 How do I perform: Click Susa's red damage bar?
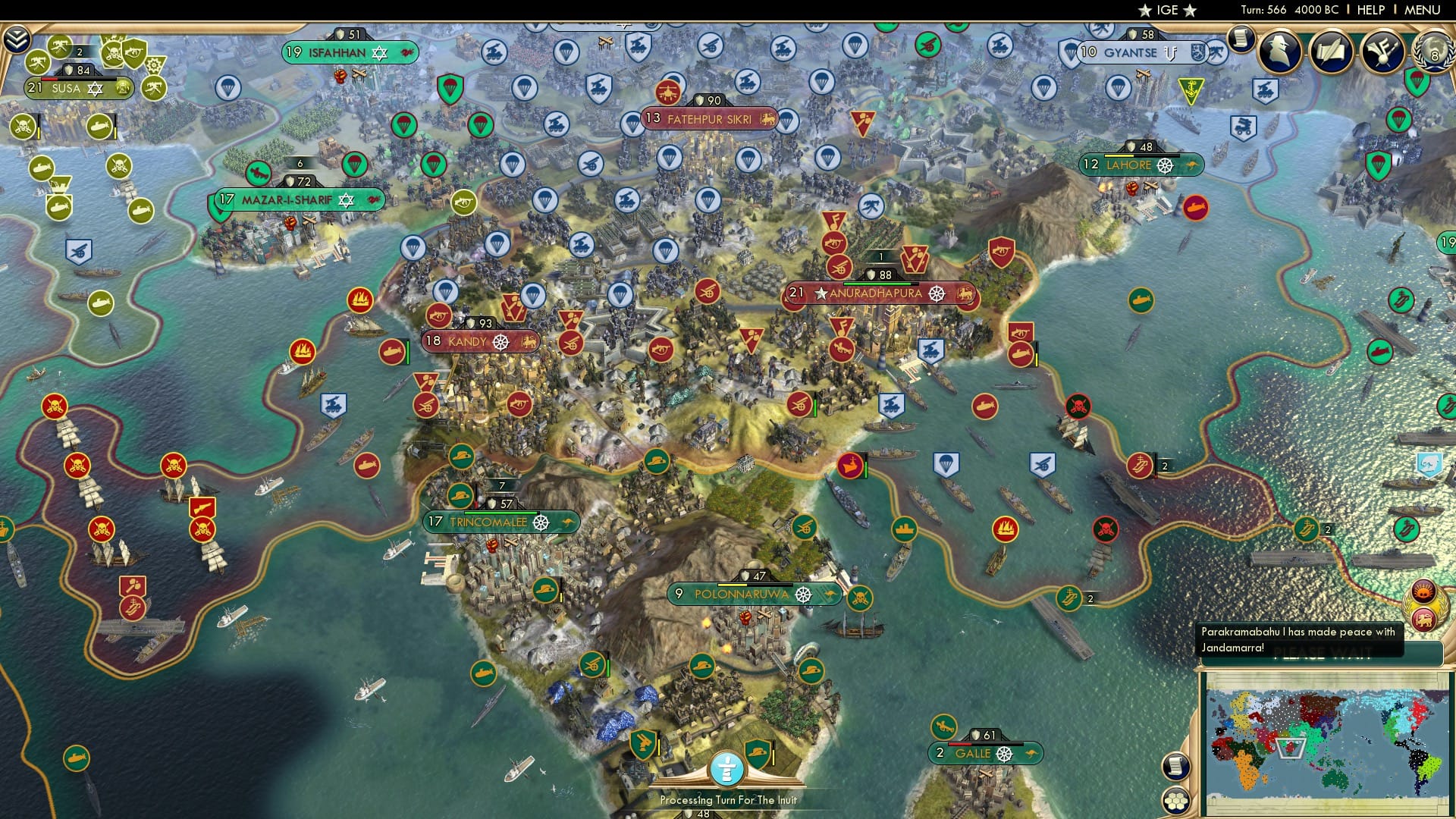click(x=49, y=79)
